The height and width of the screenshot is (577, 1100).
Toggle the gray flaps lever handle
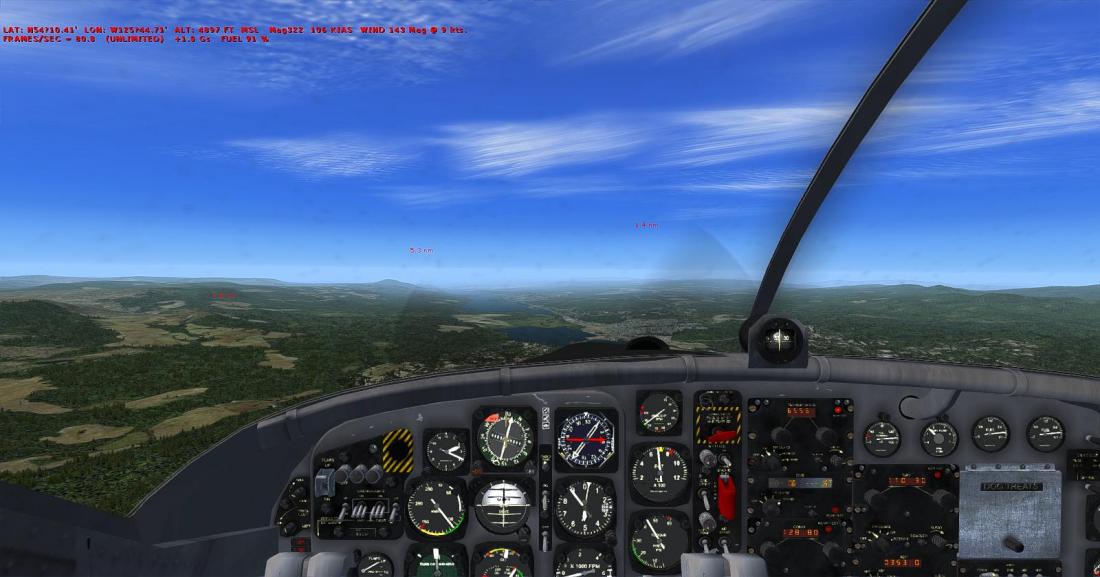tap(325, 483)
